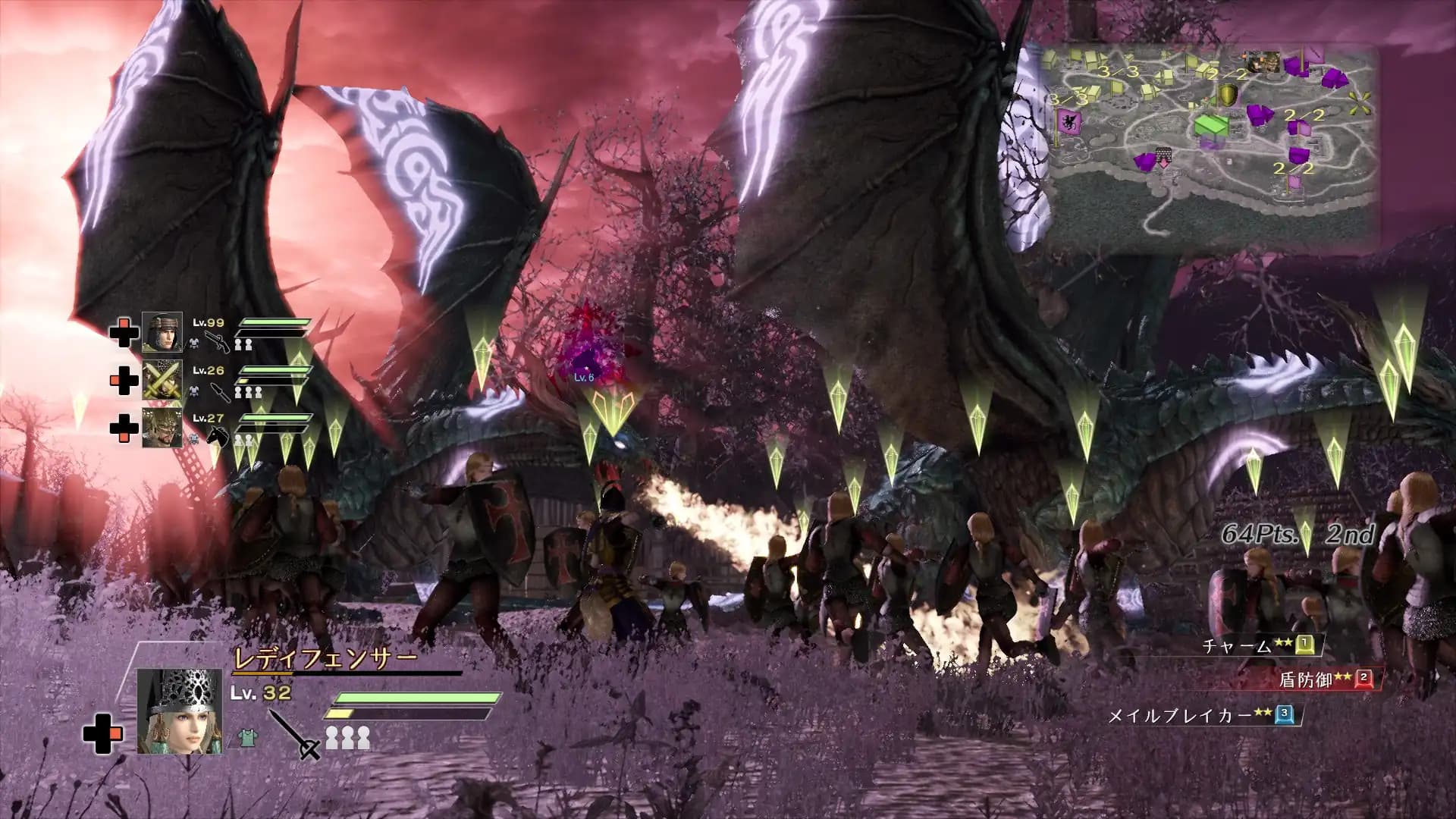Select the green tunic armor icon near レディフェンサー portrait
1456x819 pixels.
tap(246, 739)
